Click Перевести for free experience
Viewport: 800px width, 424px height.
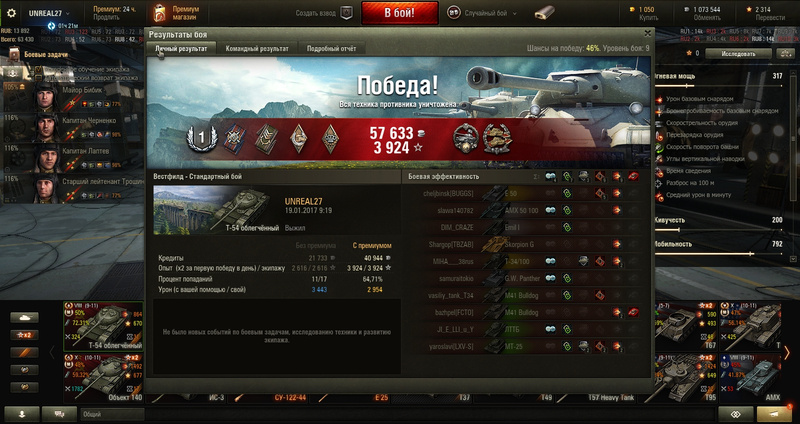tap(769, 18)
